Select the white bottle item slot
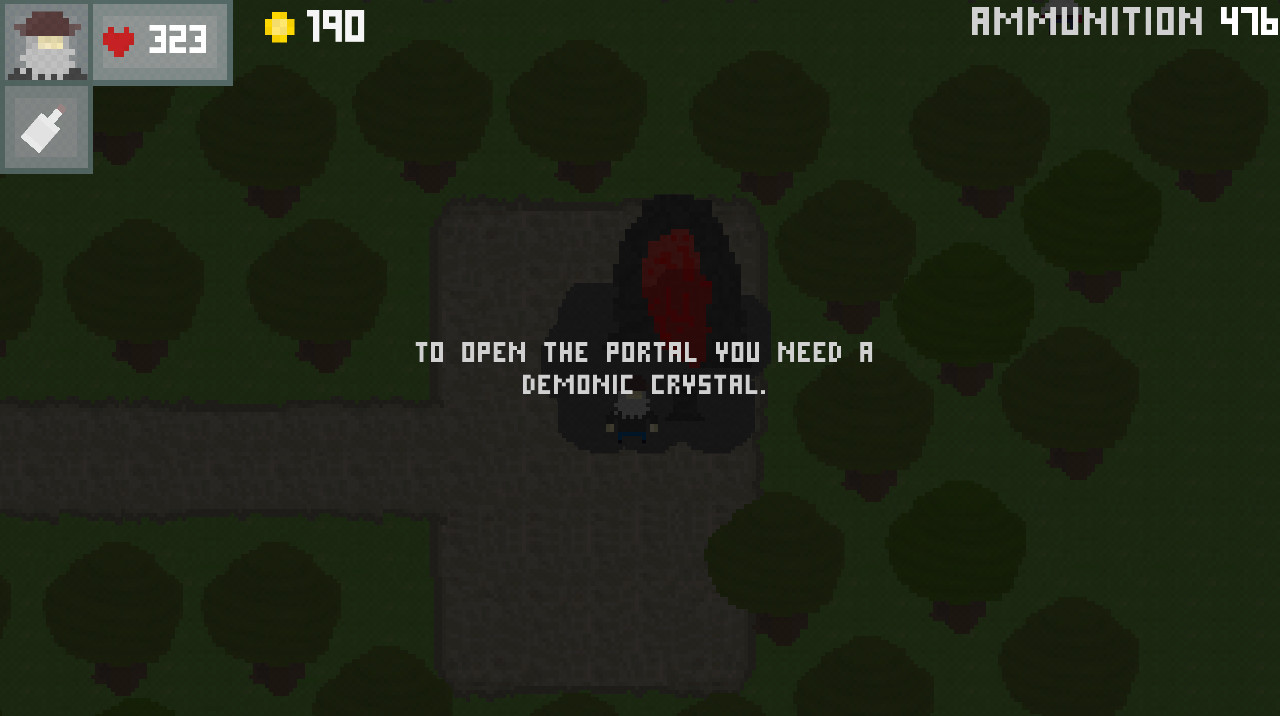This screenshot has width=1280, height=716. point(45,129)
